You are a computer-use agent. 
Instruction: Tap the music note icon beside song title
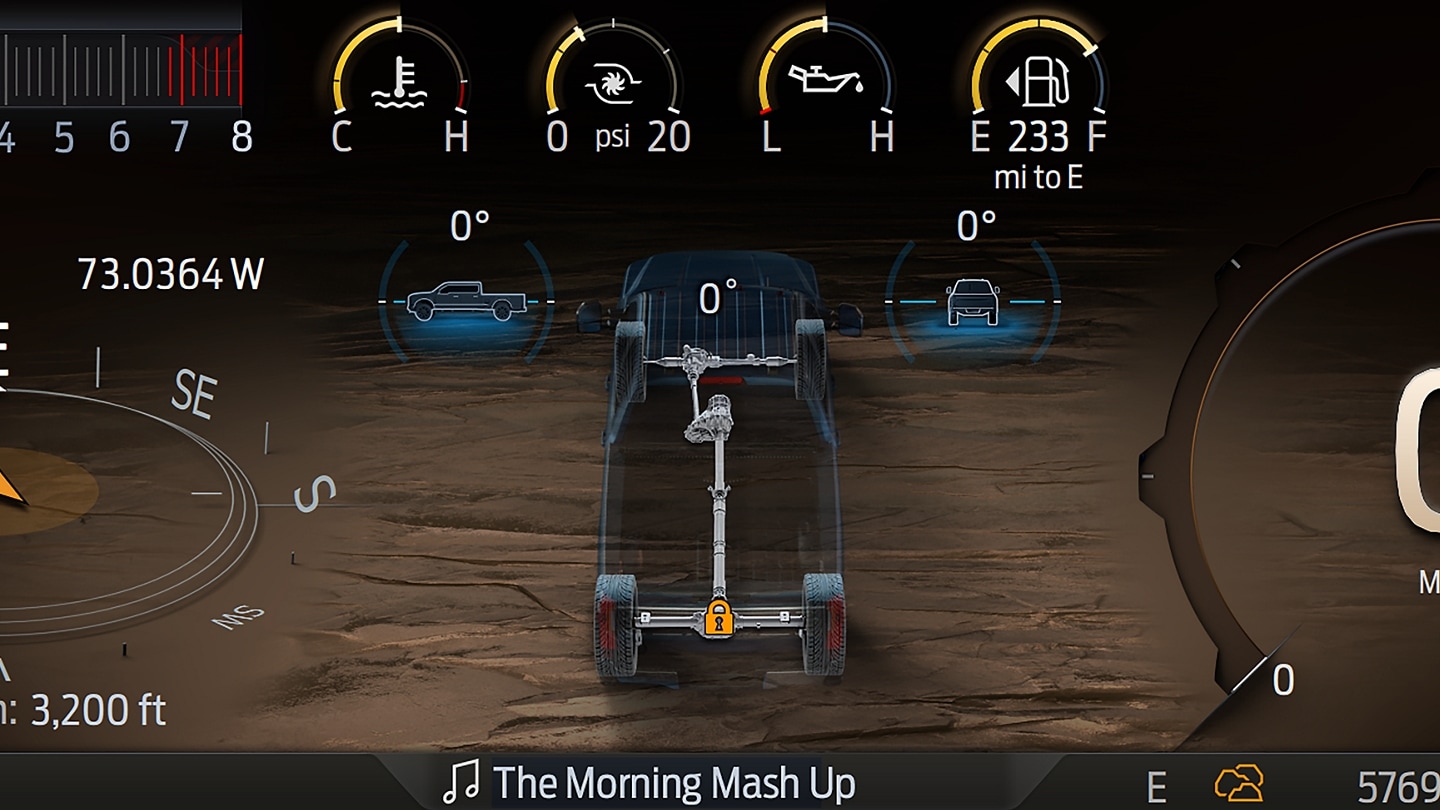462,784
